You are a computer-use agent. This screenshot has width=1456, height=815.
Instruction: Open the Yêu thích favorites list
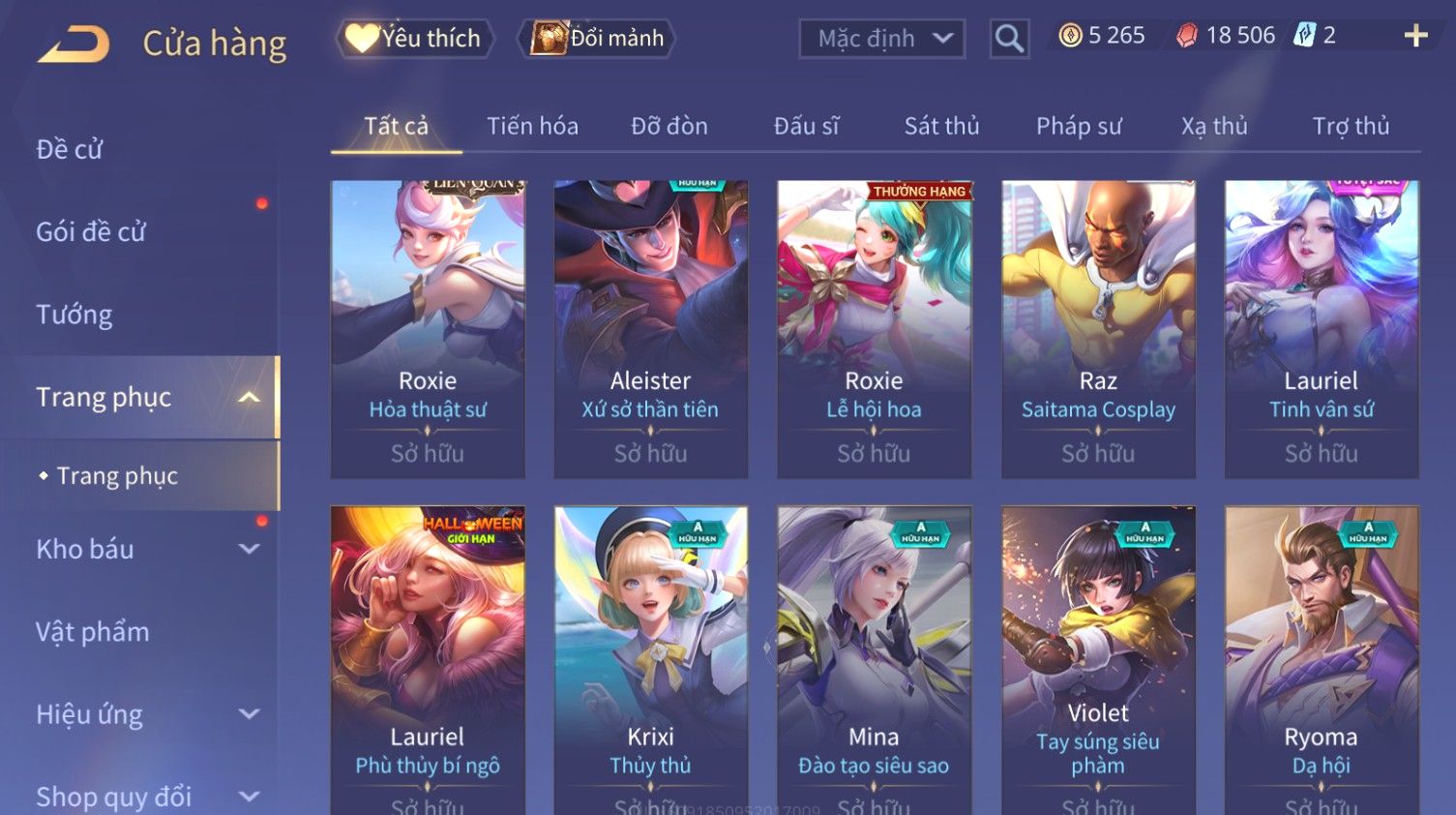pos(415,39)
